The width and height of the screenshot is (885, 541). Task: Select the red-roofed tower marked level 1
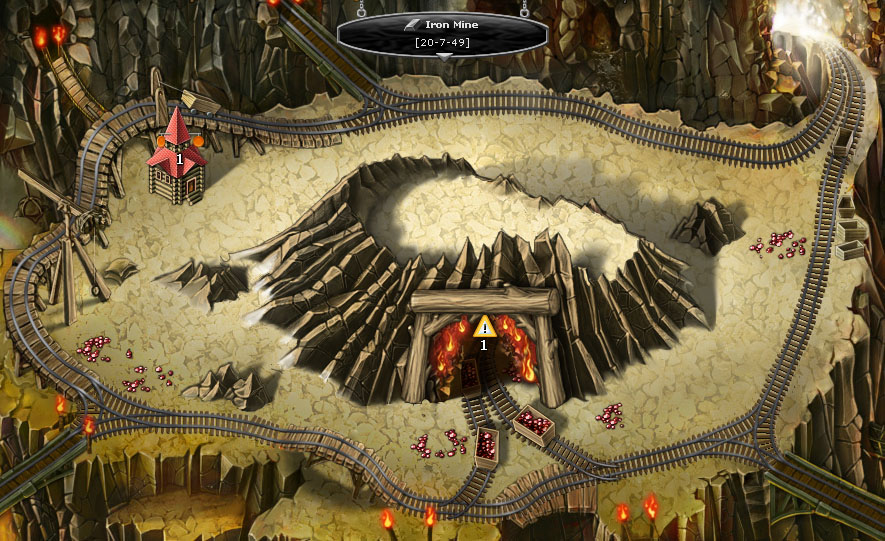[x=178, y=158]
